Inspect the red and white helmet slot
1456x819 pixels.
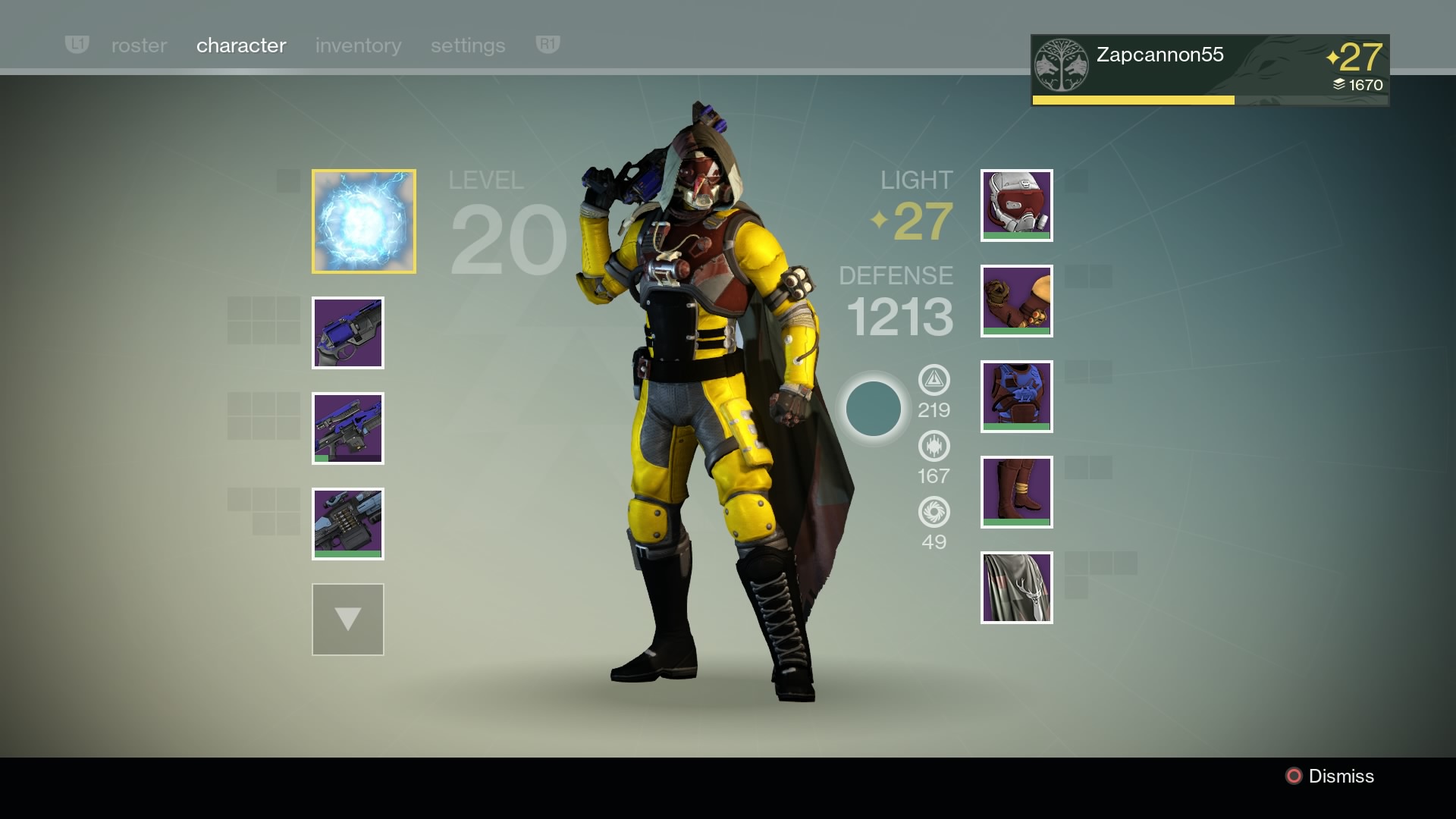[1016, 206]
